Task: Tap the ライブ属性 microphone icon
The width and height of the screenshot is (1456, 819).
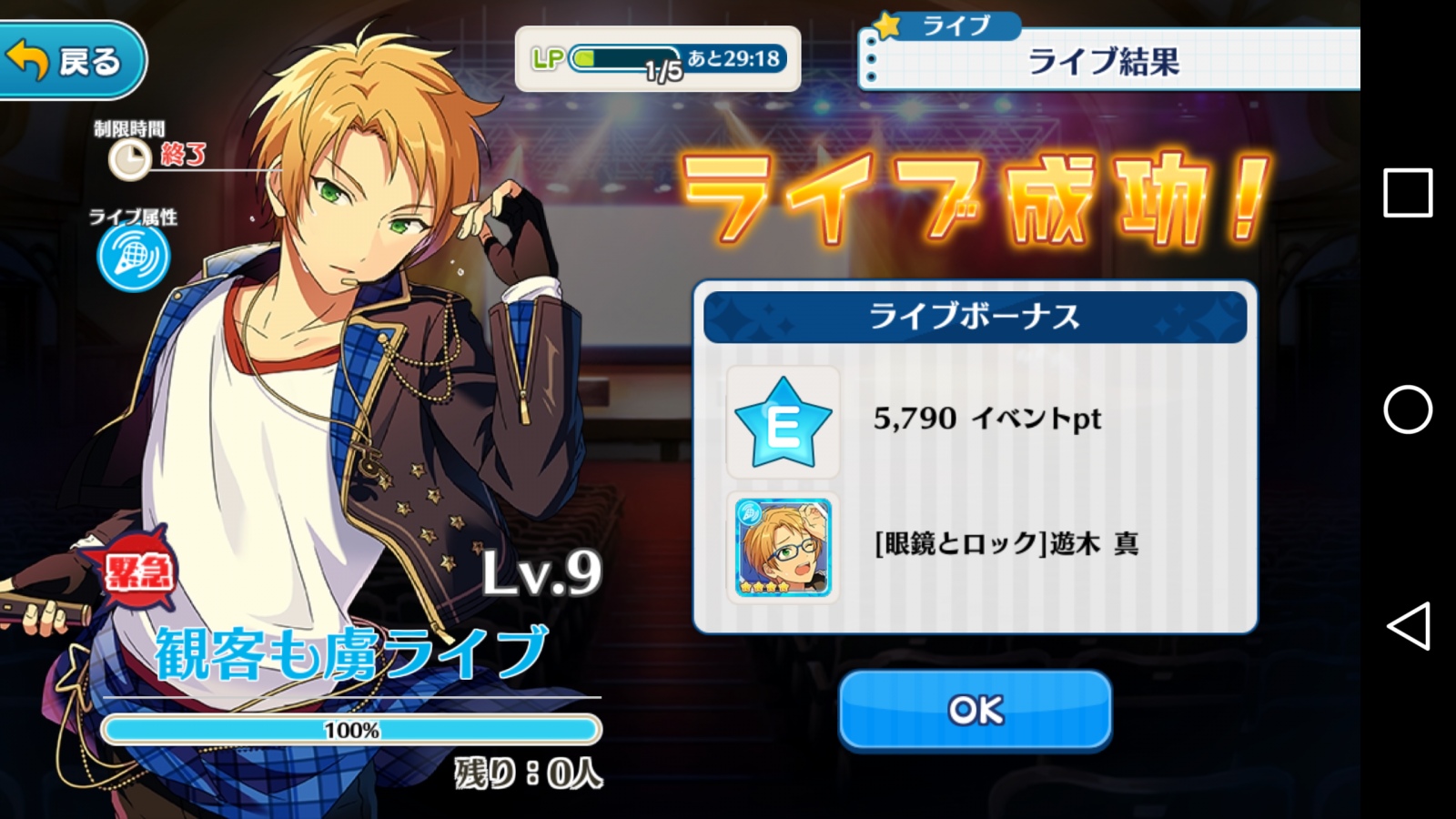Action: click(133, 258)
